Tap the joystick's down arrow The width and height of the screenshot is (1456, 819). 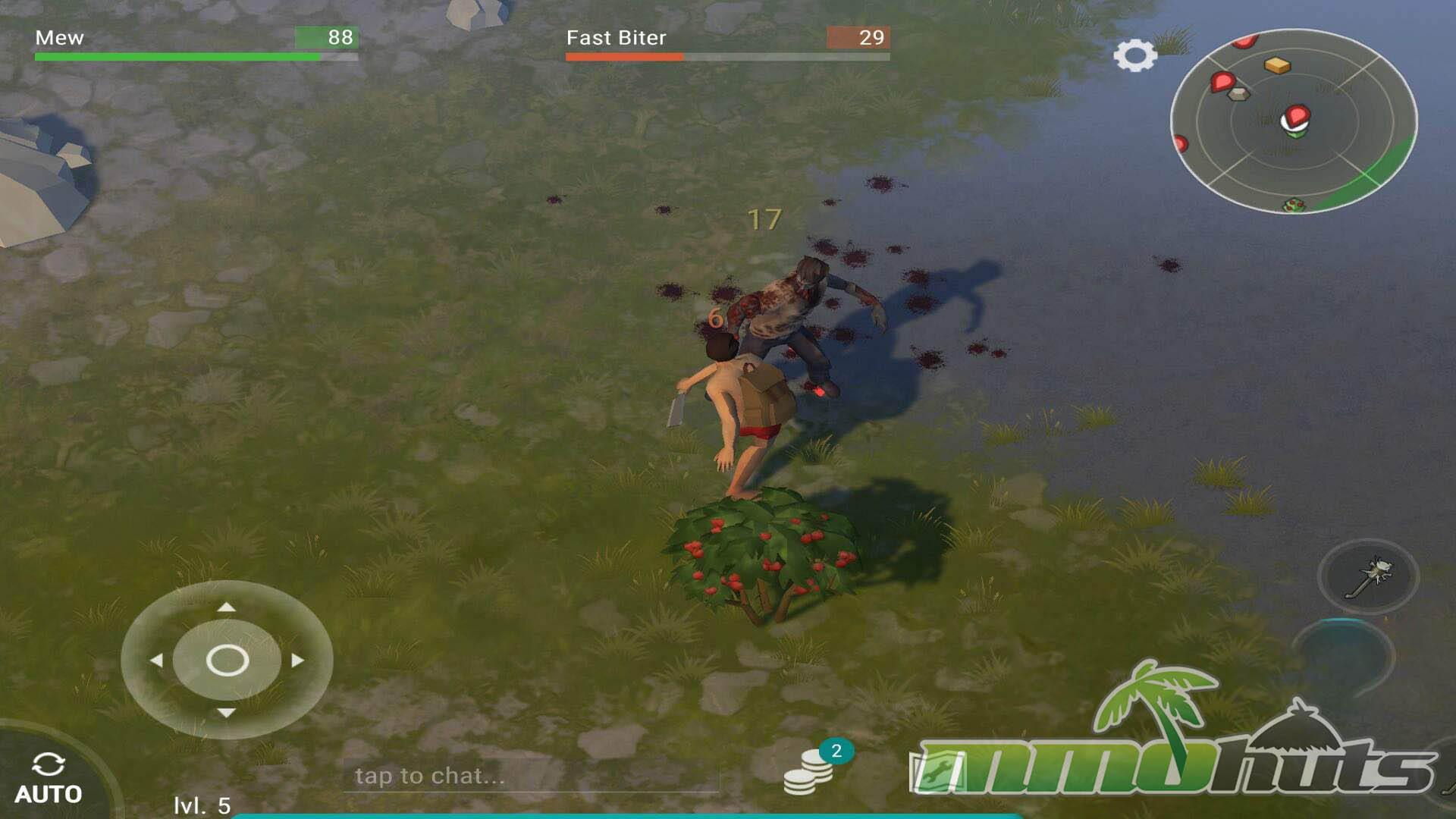pyautogui.click(x=226, y=713)
